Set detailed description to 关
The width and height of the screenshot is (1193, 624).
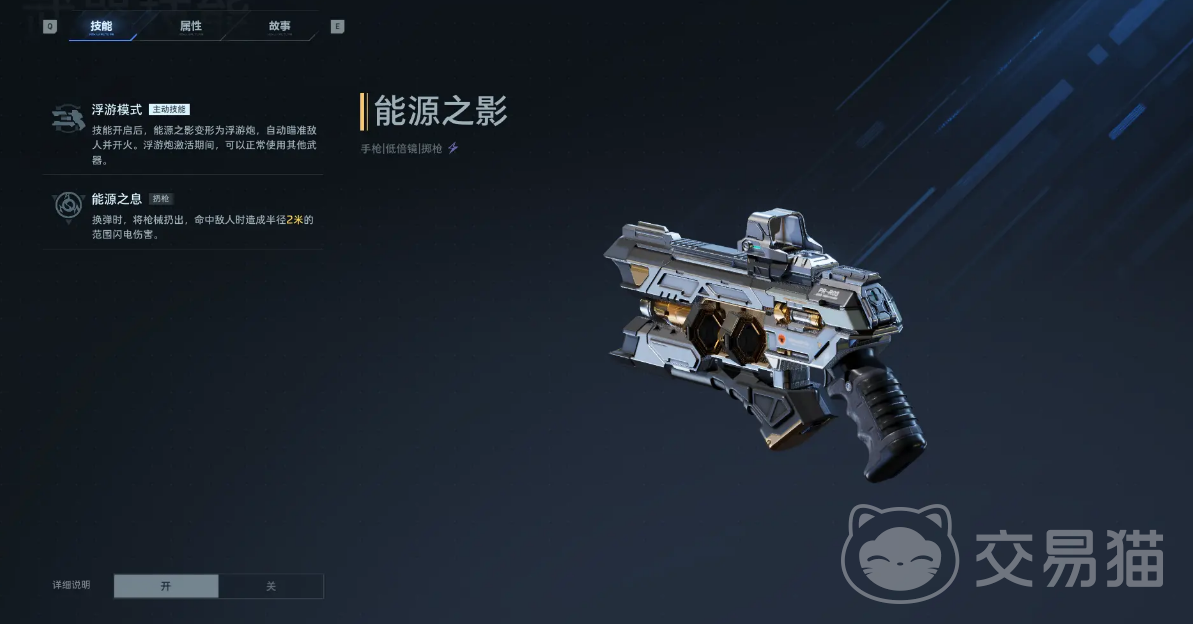270,586
